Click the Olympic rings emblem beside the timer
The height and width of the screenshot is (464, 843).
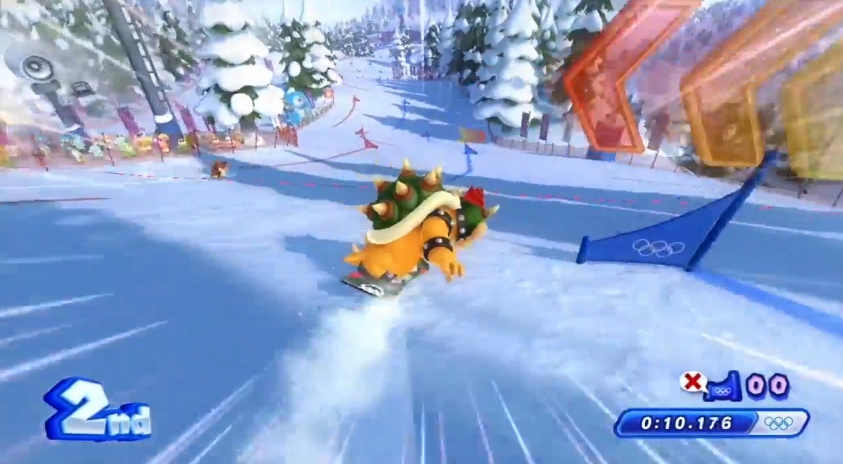click(778, 423)
